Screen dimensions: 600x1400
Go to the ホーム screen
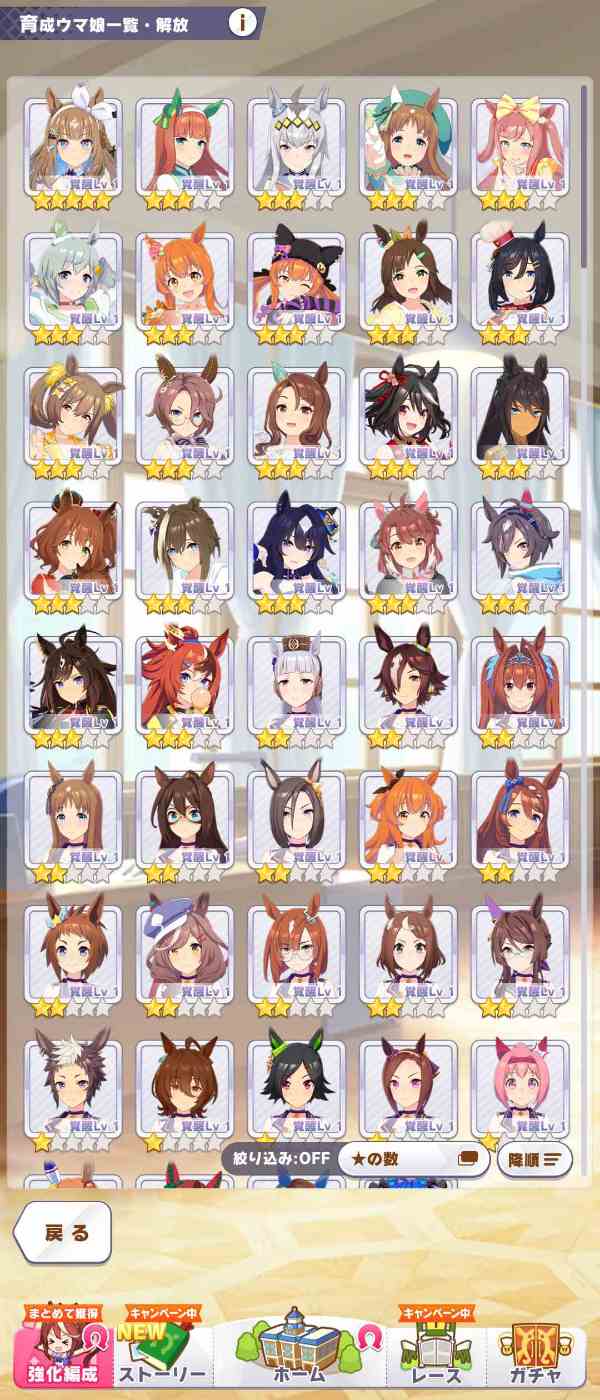(299, 1350)
